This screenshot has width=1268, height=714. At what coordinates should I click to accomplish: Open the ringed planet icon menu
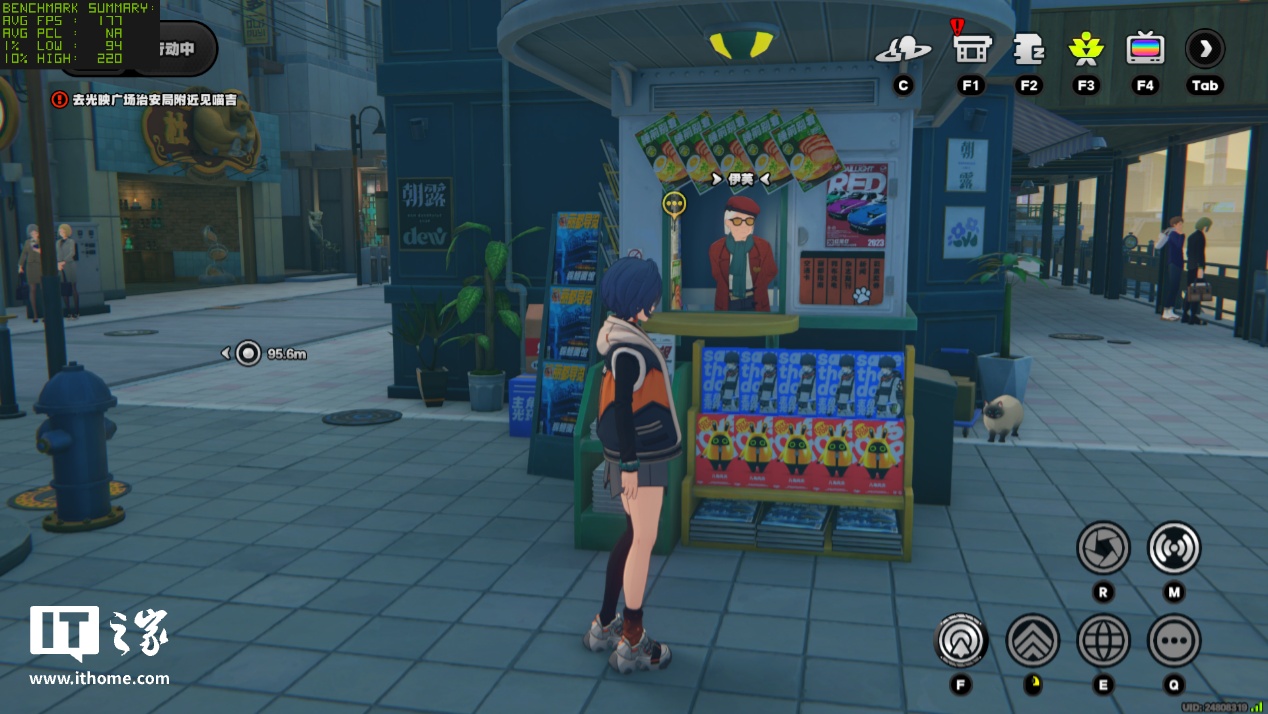[903, 50]
